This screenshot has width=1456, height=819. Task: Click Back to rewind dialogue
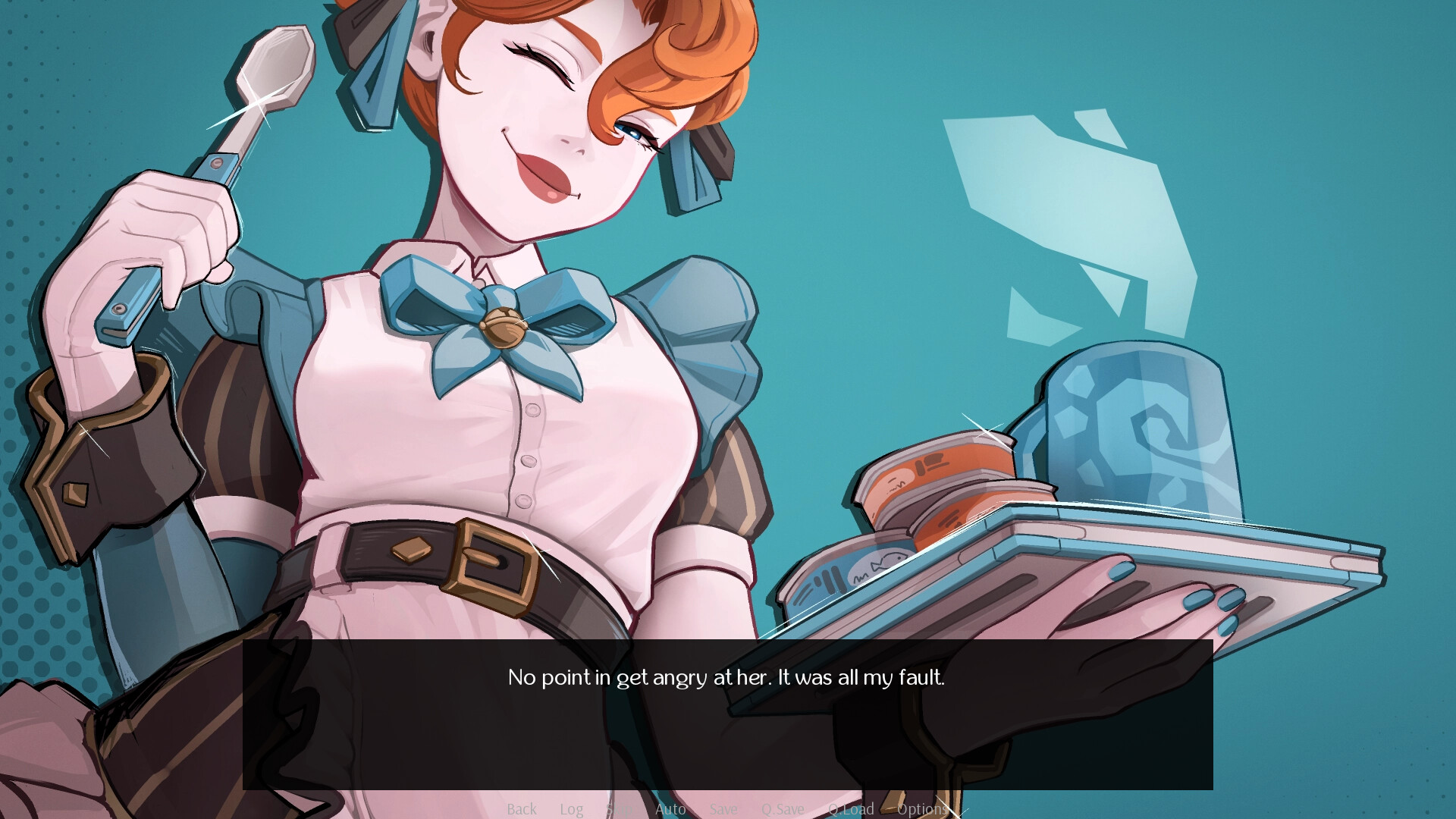pyautogui.click(x=522, y=809)
